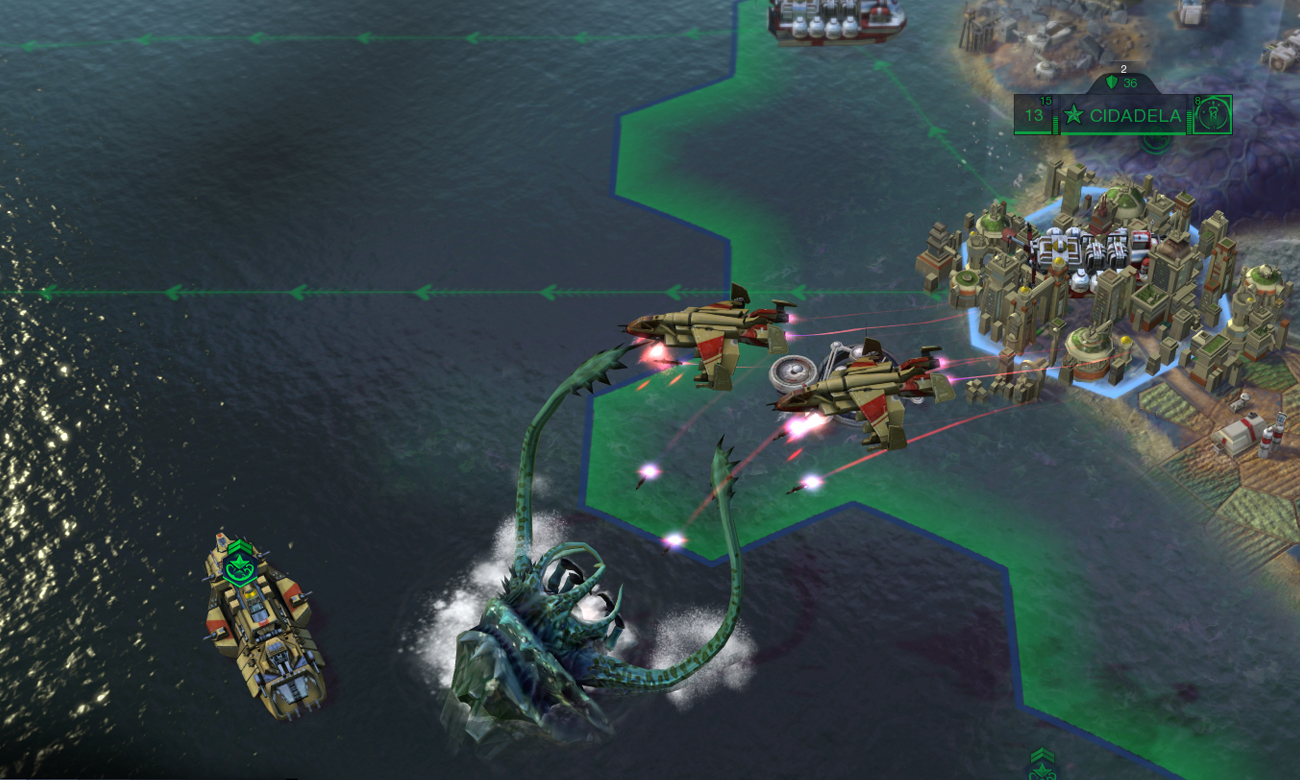Click the green health shield icon above CIDADELA
Viewport: 1300px width, 780px height.
1112,82
